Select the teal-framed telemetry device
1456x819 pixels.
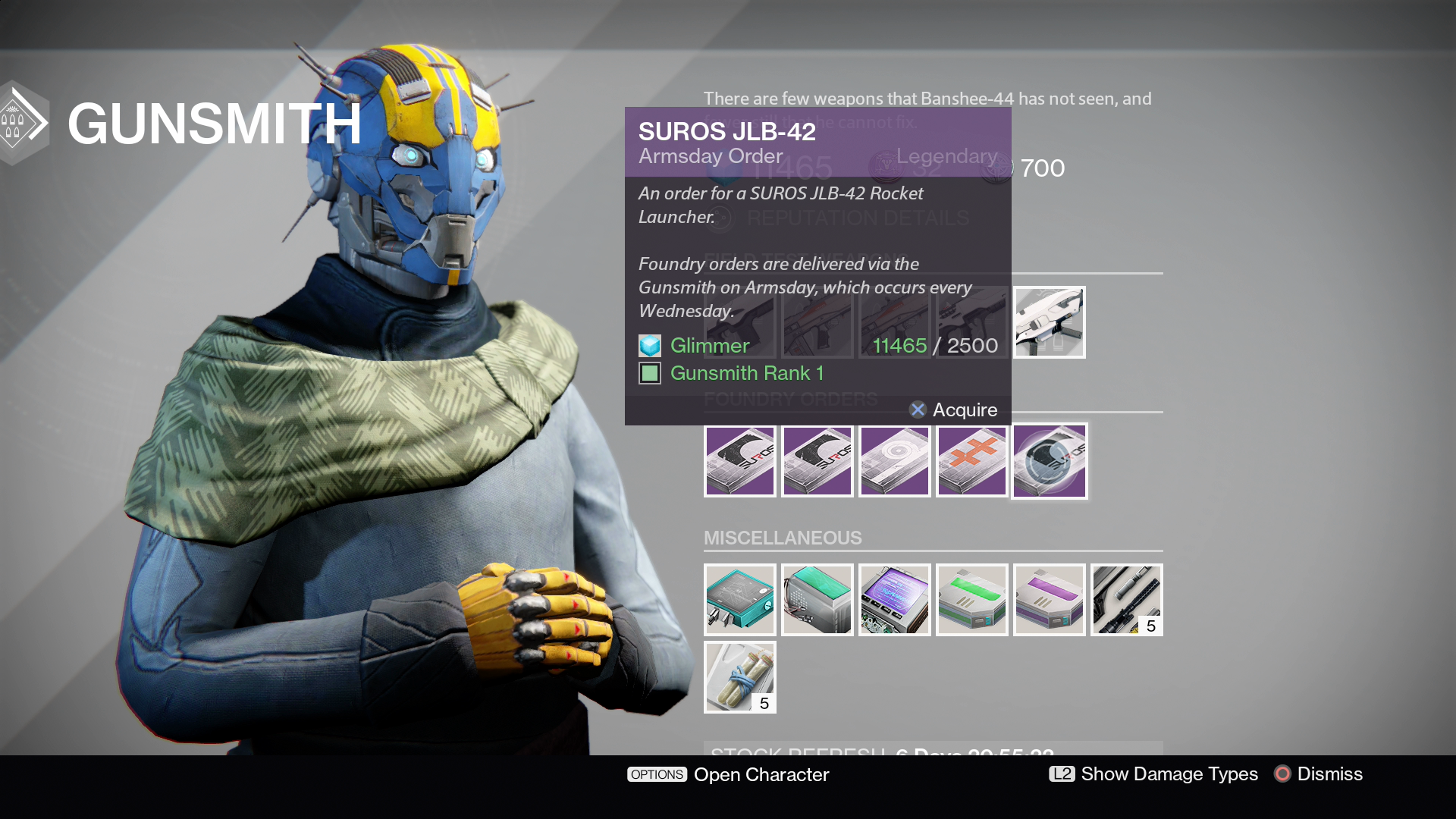click(739, 600)
